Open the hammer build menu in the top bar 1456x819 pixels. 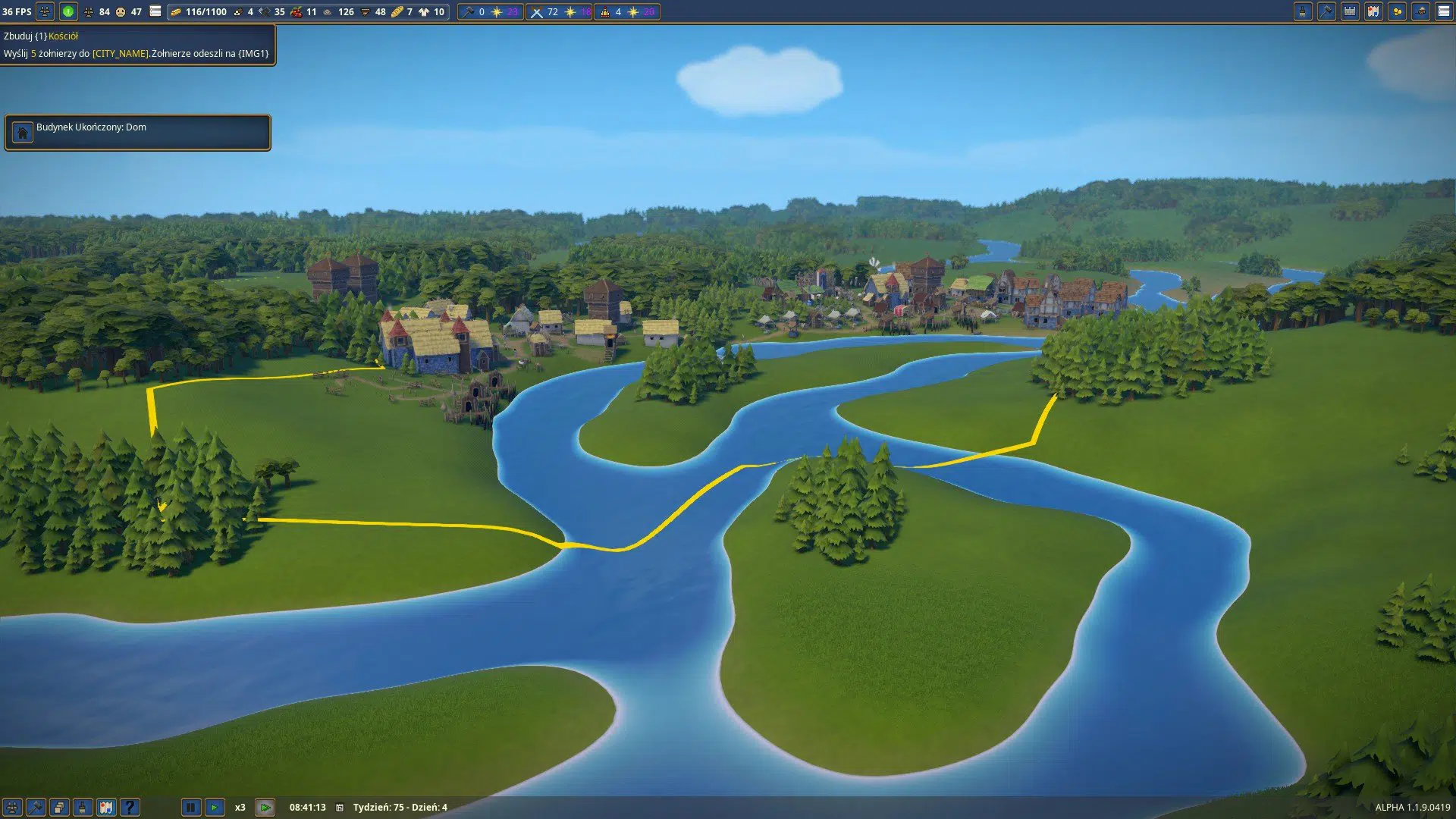(x=1326, y=11)
